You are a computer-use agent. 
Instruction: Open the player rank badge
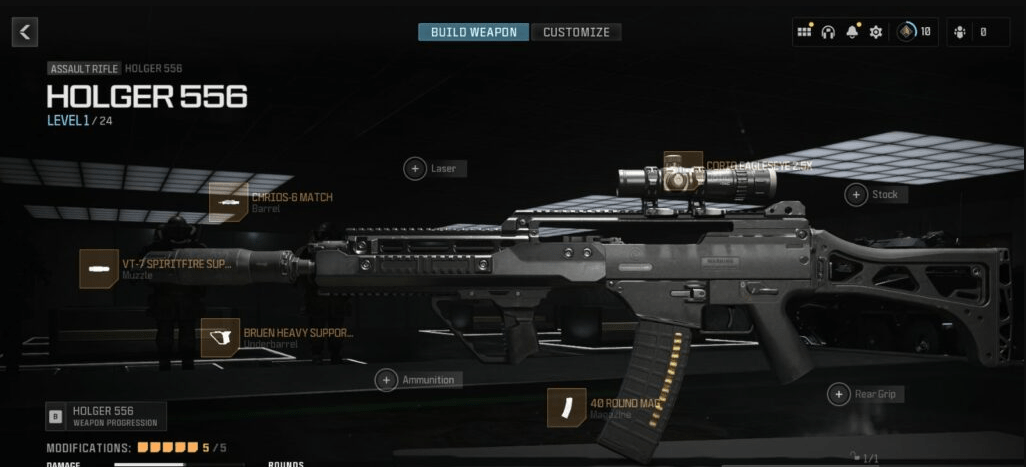908,32
